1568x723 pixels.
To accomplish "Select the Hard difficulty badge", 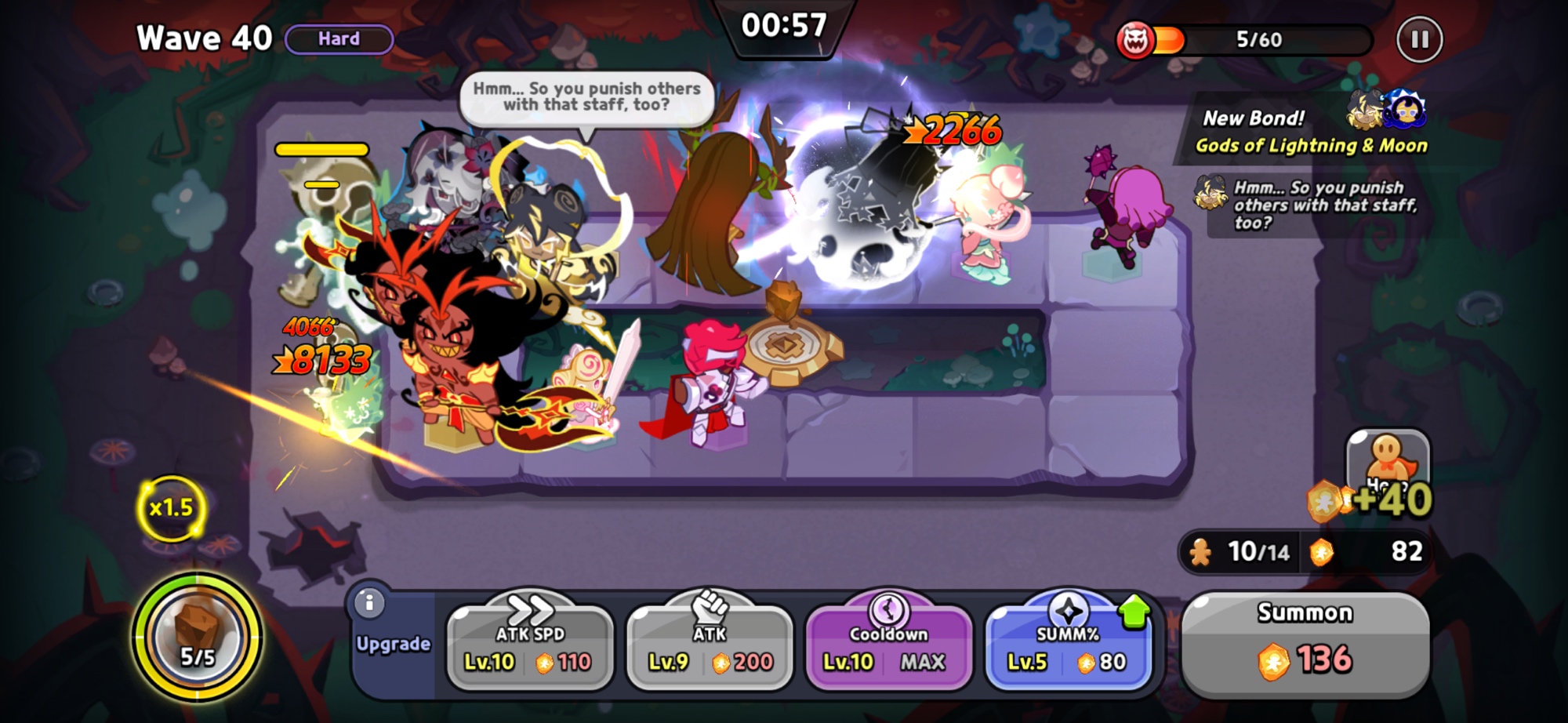I will coord(339,39).
